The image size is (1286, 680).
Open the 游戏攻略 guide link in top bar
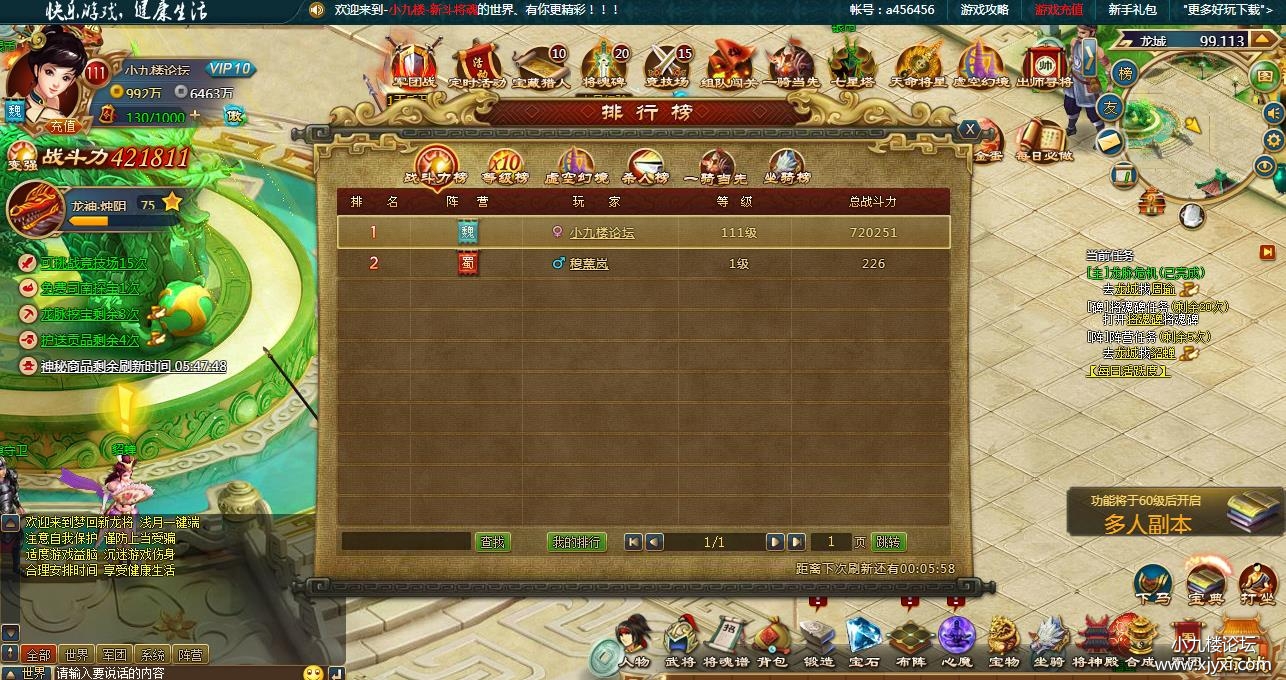click(x=984, y=9)
